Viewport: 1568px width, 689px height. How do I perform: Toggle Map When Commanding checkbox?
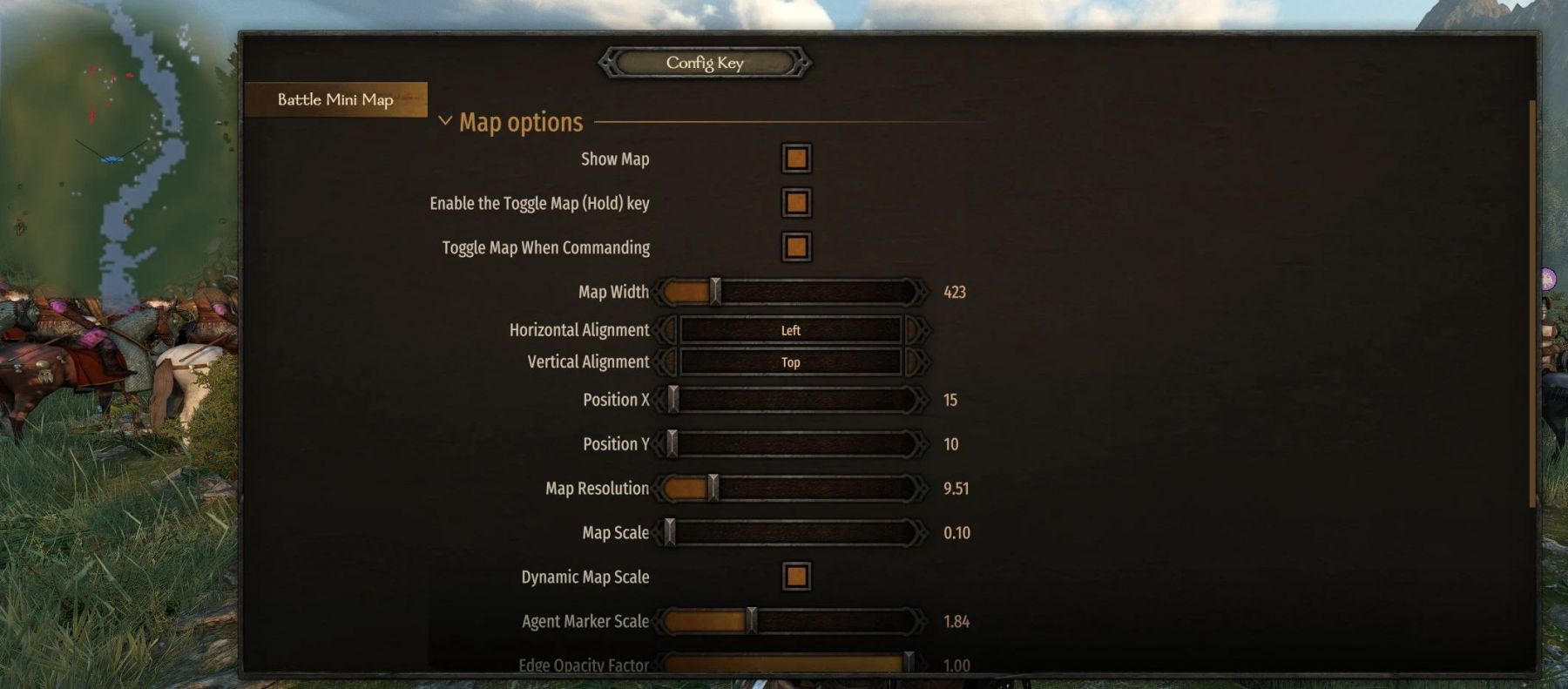click(796, 247)
